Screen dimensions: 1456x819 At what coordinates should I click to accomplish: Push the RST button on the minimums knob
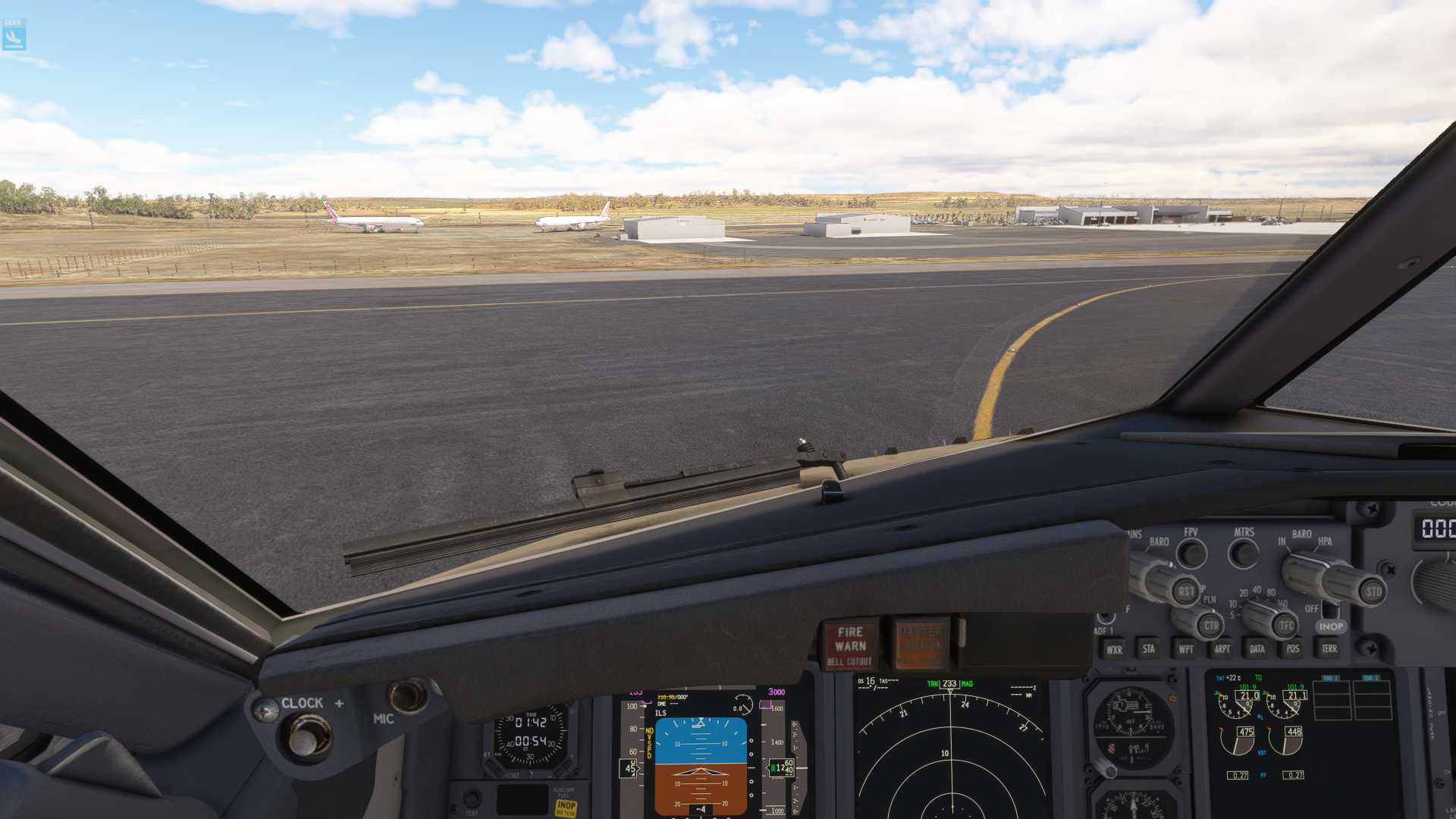1186,591
